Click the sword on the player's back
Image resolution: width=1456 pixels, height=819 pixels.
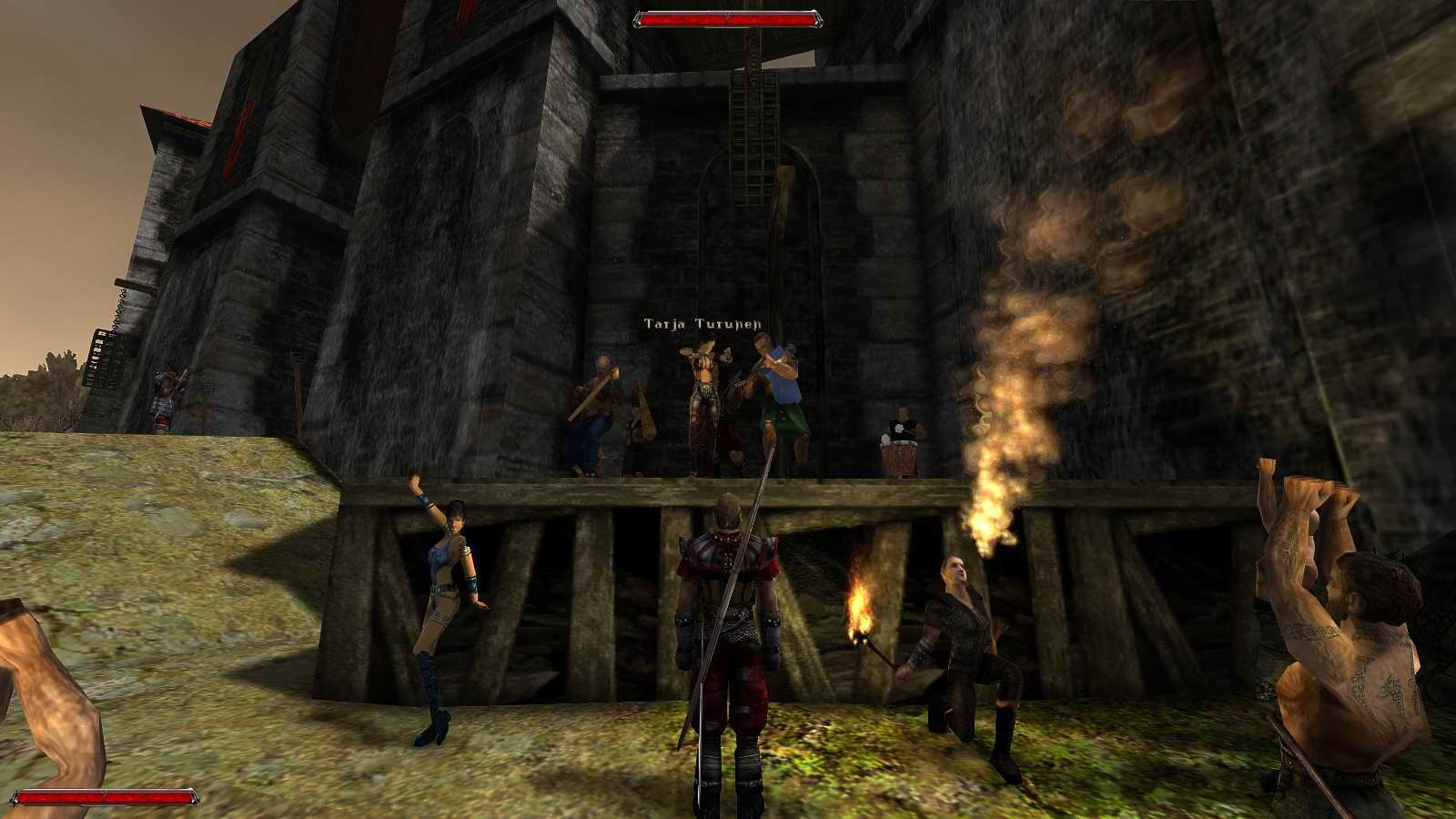[742, 546]
